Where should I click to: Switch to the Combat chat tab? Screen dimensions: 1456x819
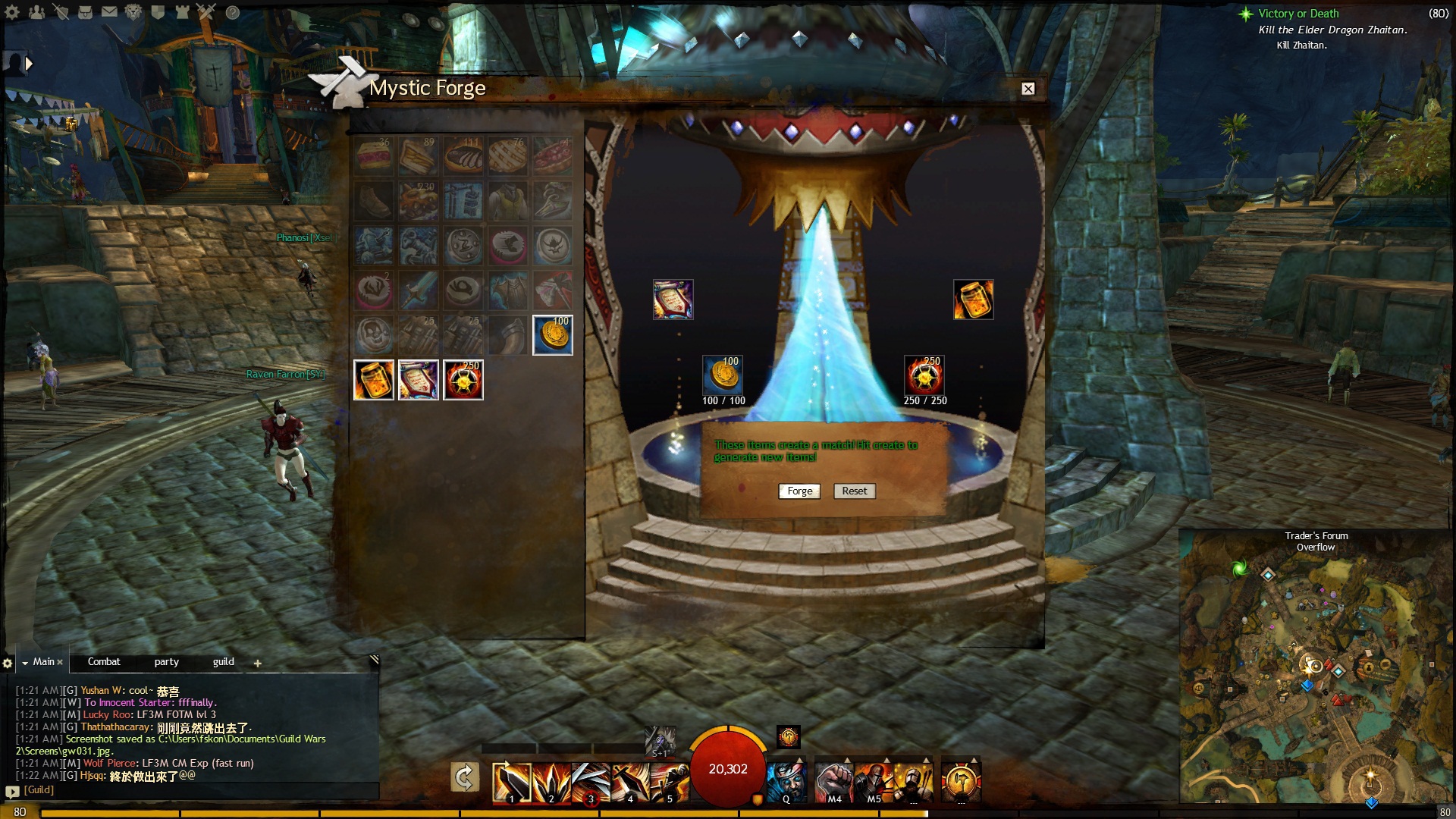point(104,662)
